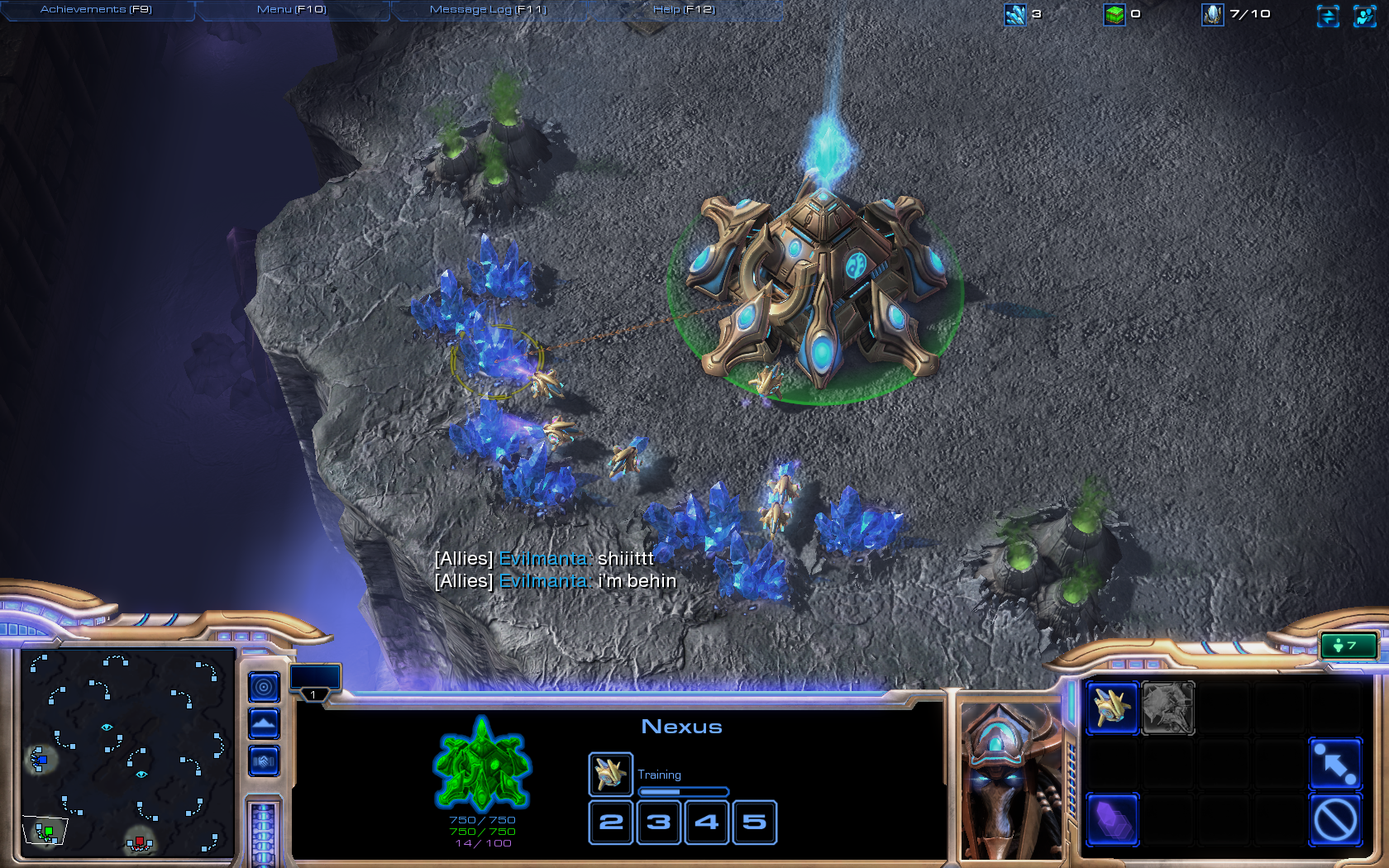Toggle minimap terrain display
Viewport: 1389px width, 868px height.
pos(264,724)
